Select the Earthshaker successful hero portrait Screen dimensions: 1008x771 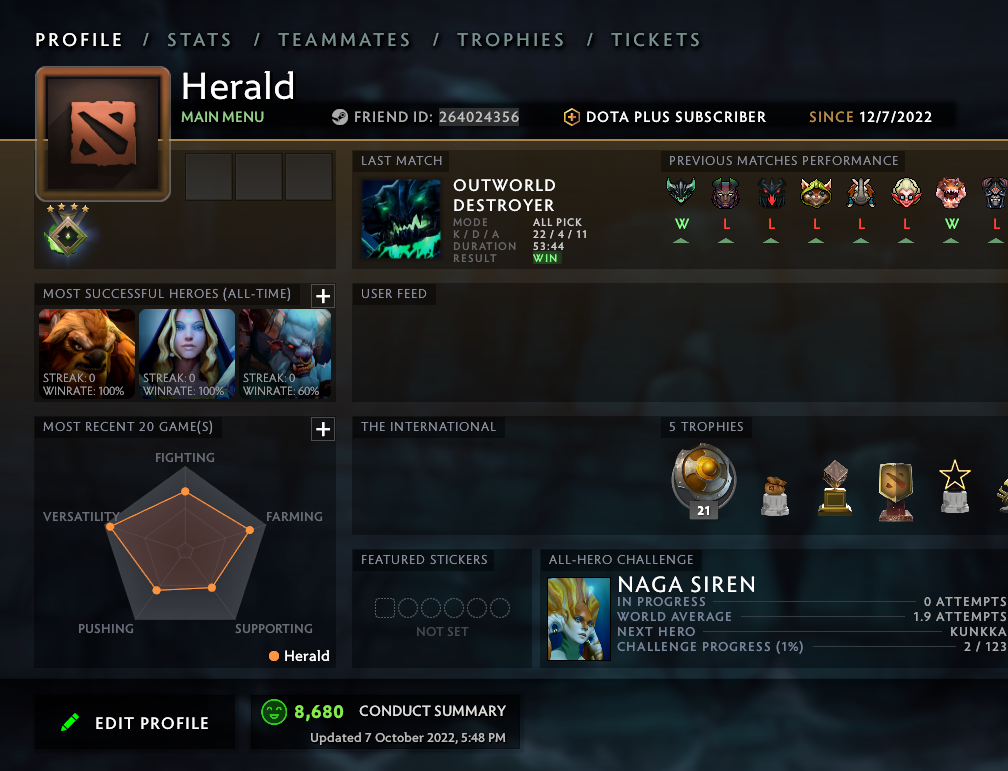tap(87, 354)
